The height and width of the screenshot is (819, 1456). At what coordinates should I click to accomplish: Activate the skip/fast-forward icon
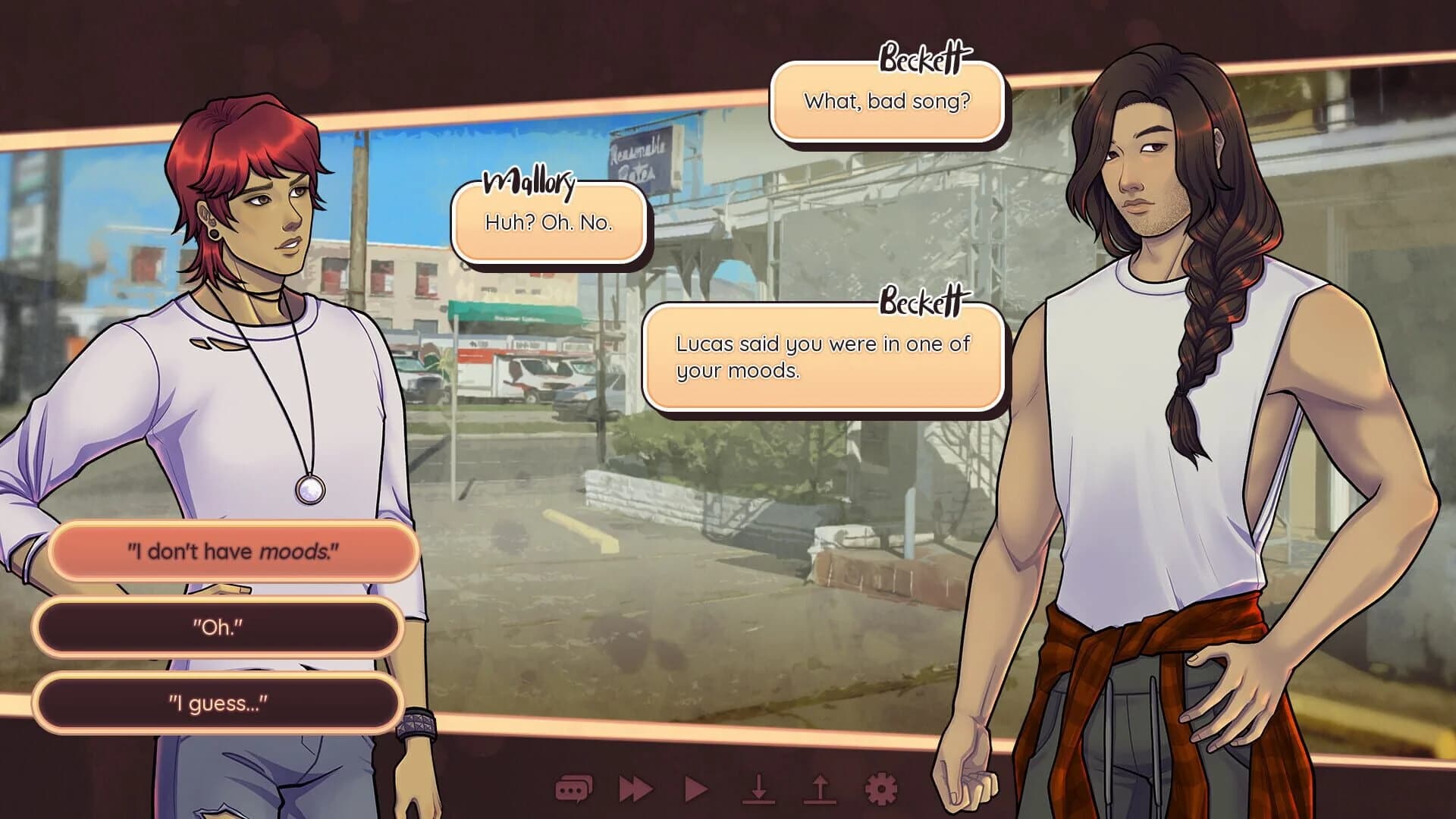[635, 789]
